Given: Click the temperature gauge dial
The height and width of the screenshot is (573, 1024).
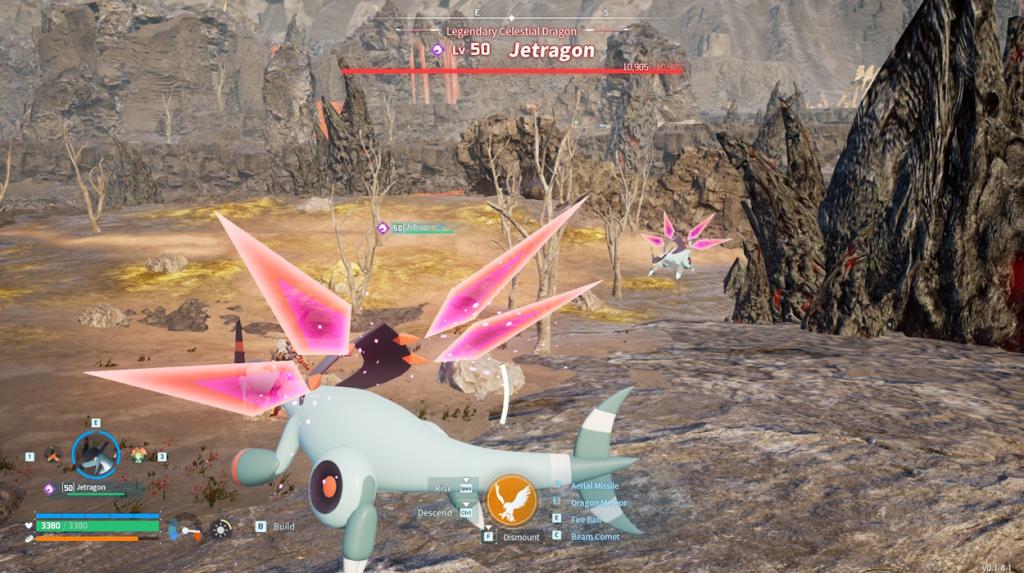Looking at the screenshot, I should pyautogui.click(x=185, y=527).
